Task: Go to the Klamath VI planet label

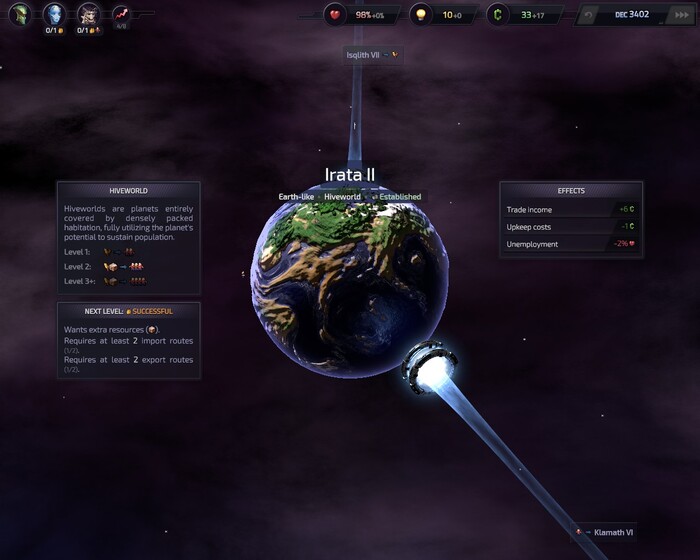Action: [611, 532]
